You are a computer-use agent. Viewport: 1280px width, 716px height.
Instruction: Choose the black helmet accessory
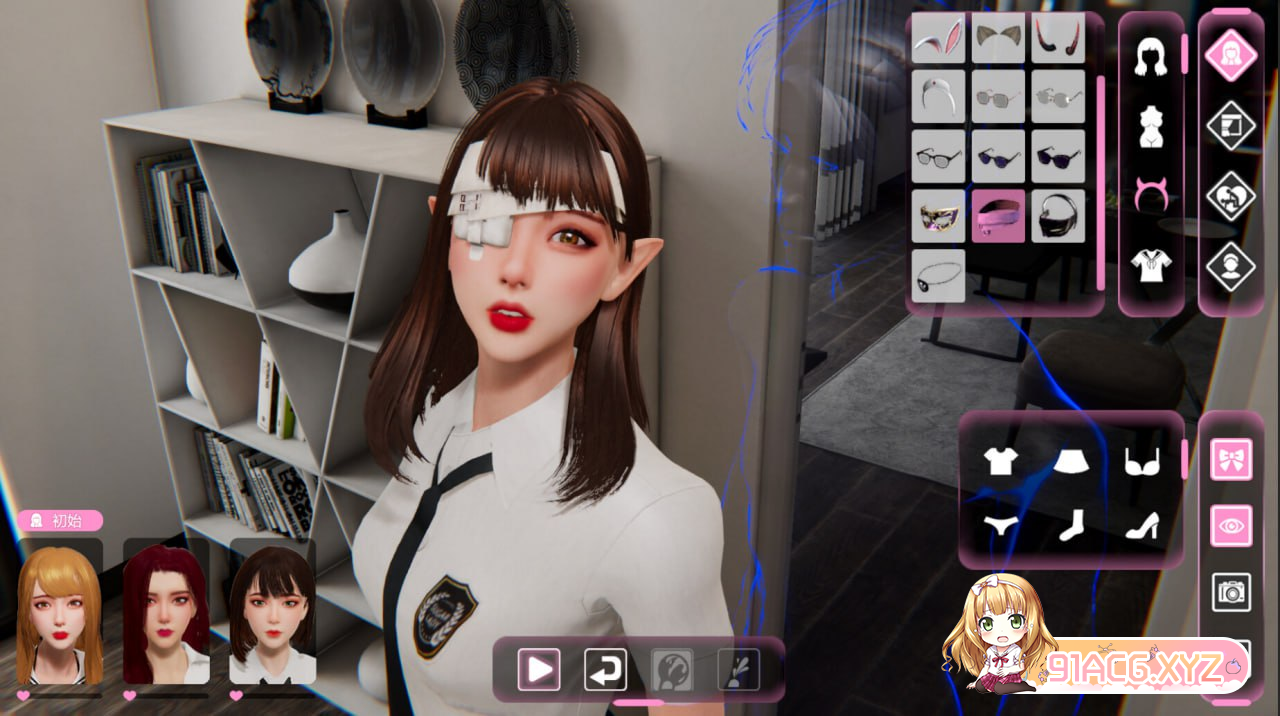[x=1058, y=216]
